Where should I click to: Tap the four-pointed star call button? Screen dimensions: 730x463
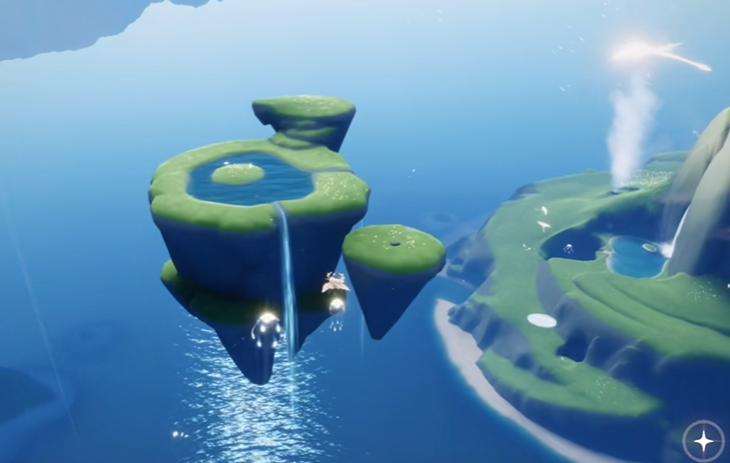[x=703, y=440]
